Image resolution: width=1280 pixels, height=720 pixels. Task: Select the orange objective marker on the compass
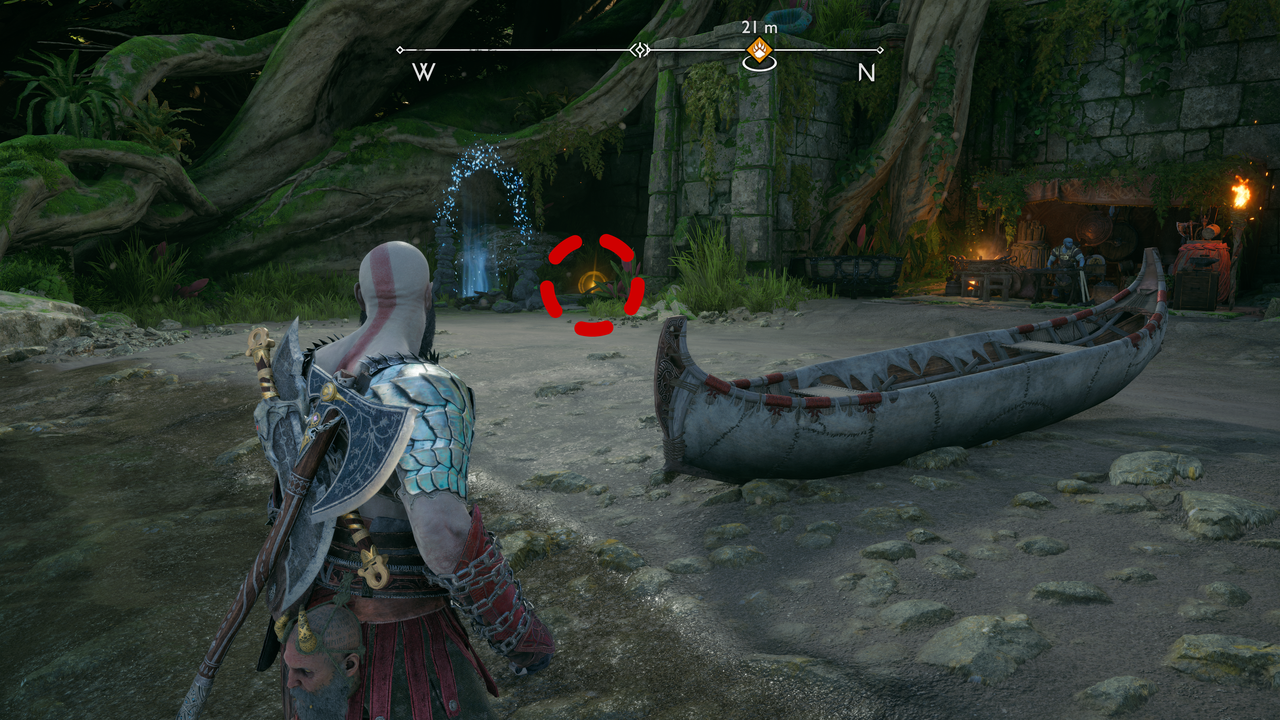(761, 50)
